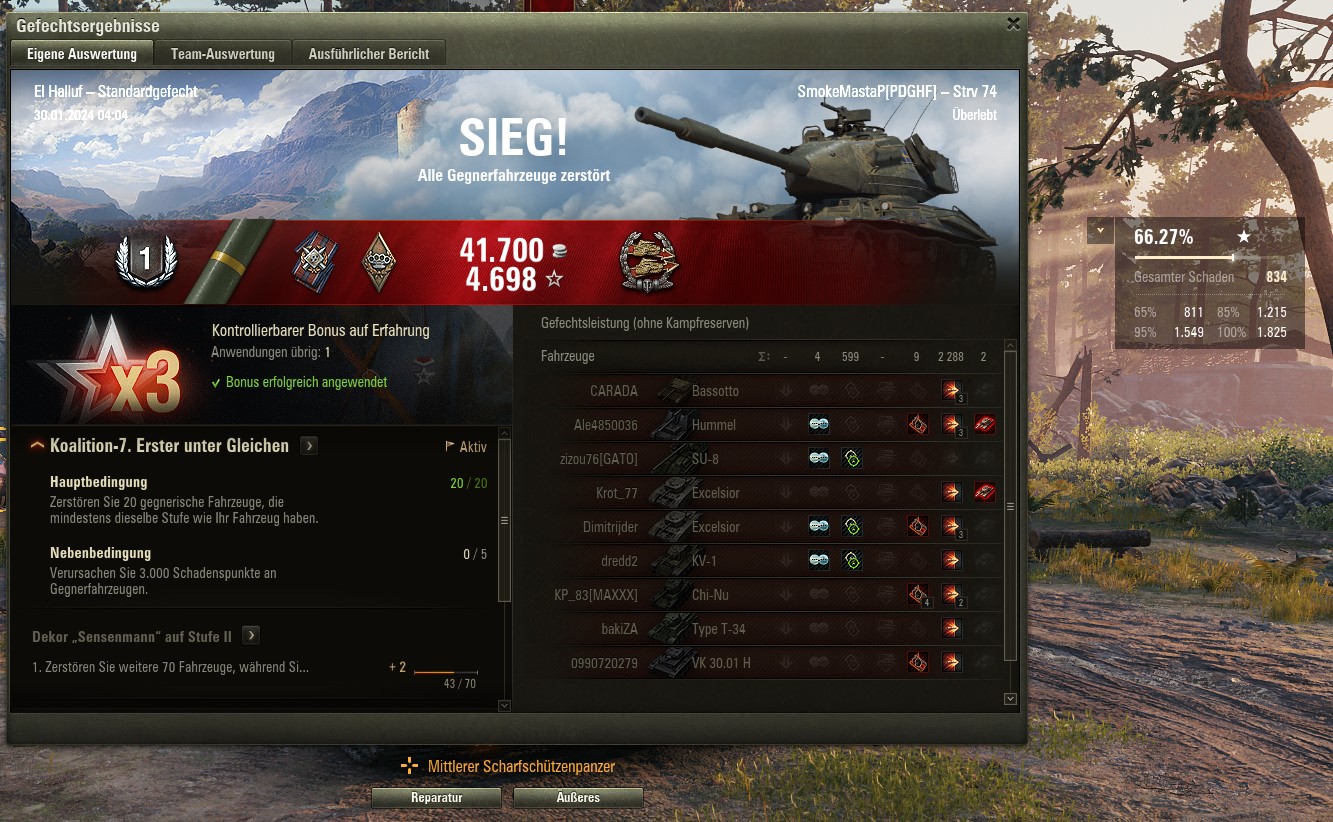
Task: Open the Ausführlicher Bericht tab
Action: (369, 53)
